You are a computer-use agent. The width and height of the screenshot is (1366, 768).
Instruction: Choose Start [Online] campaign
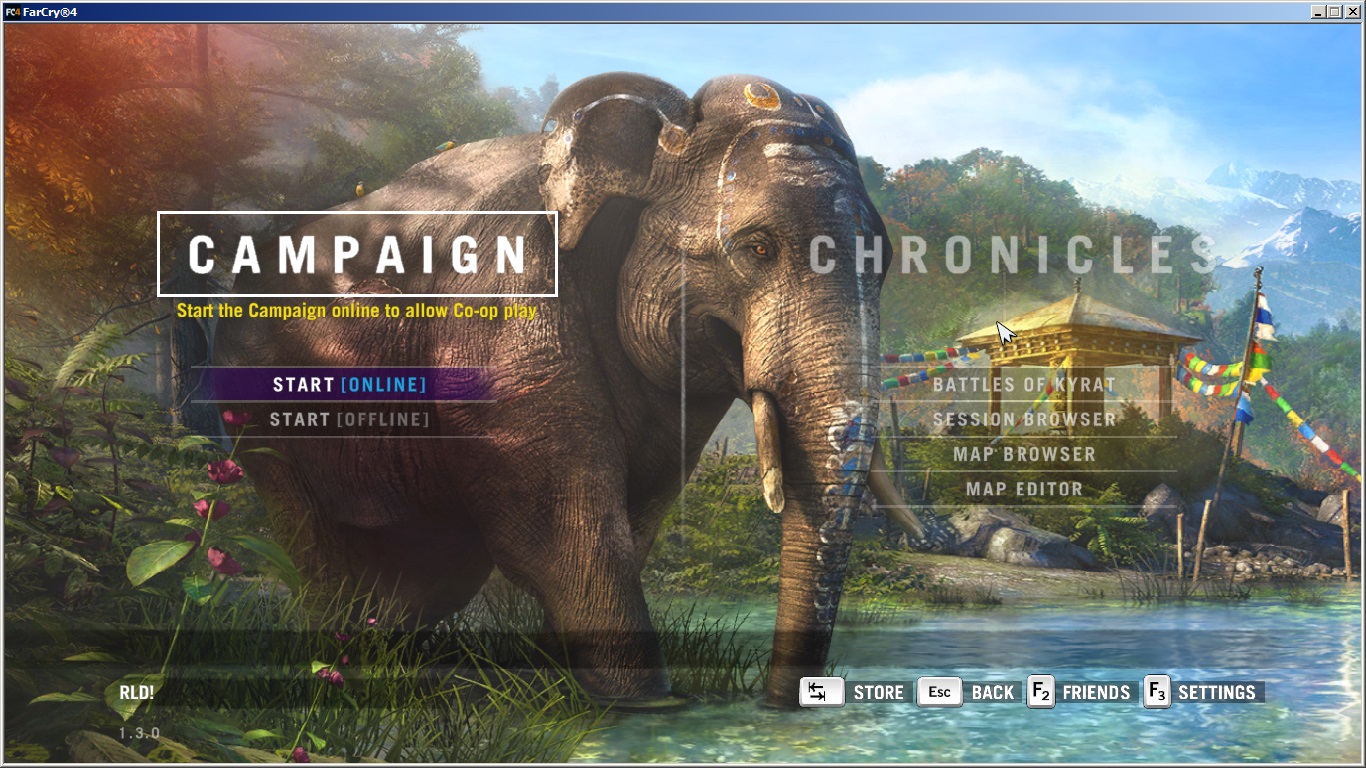click(x=349, y=385)
